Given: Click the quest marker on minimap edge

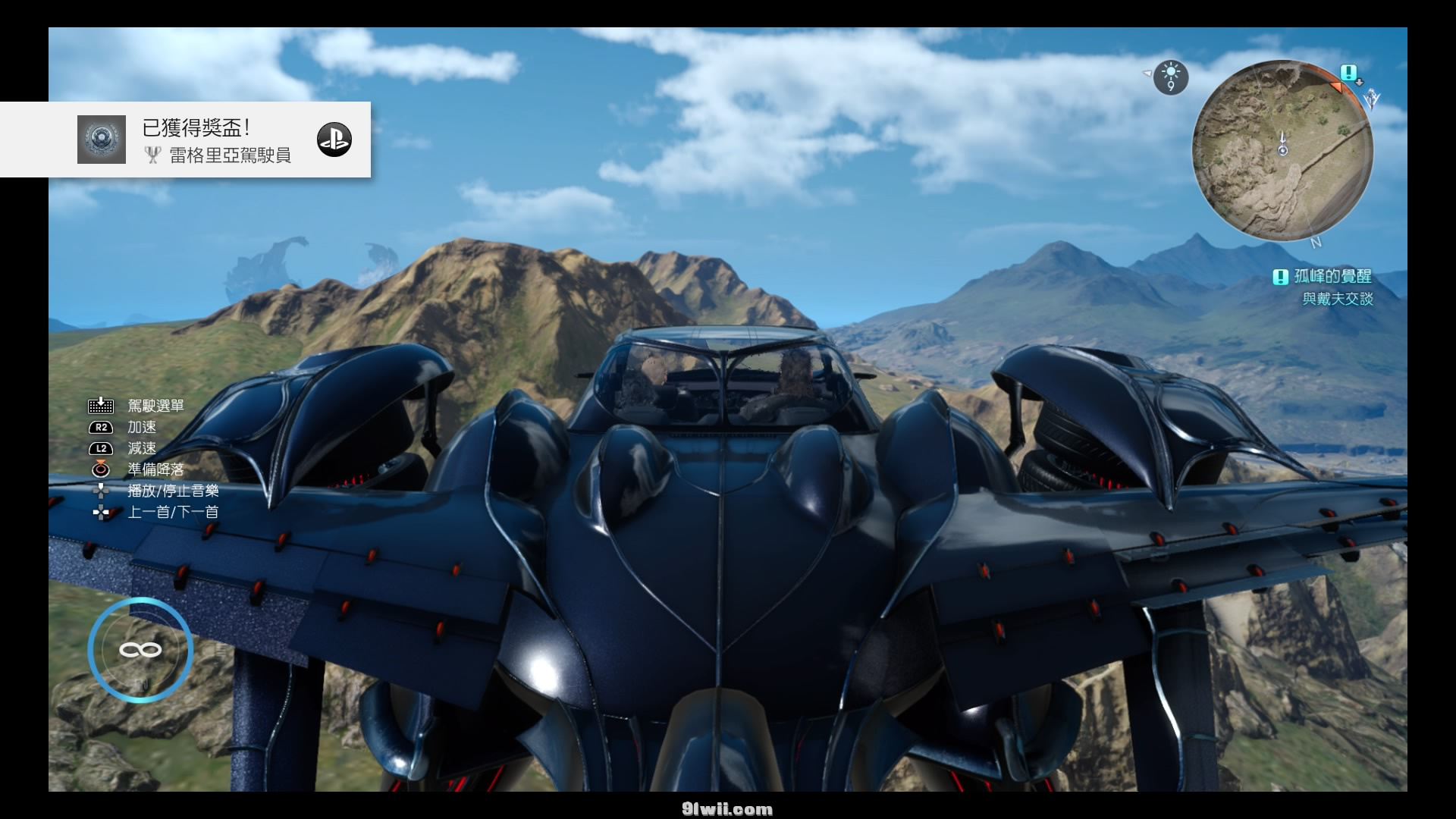Looking at the screenshot, I should 1348,74.
